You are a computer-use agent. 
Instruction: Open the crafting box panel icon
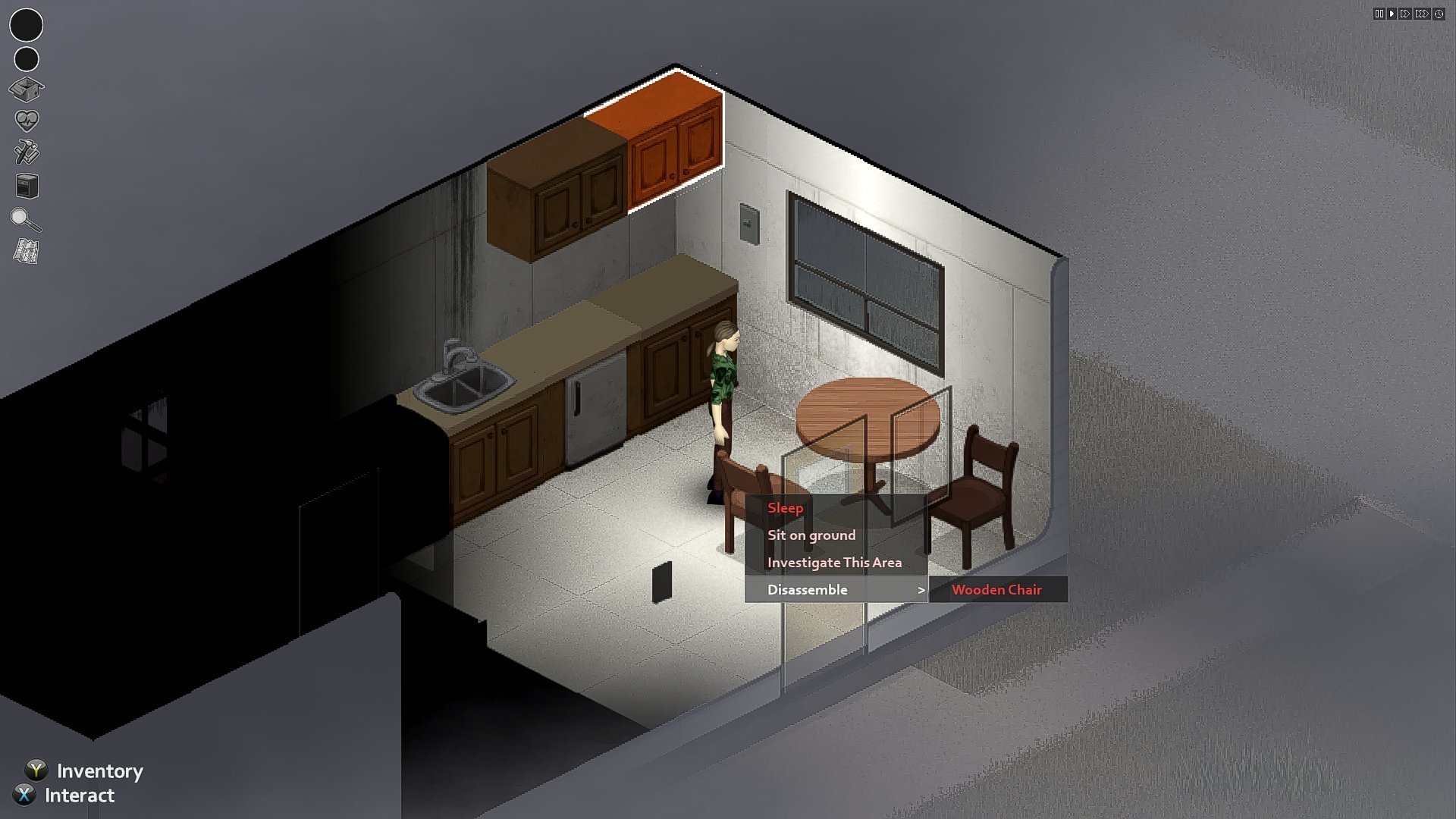(27, 91)
